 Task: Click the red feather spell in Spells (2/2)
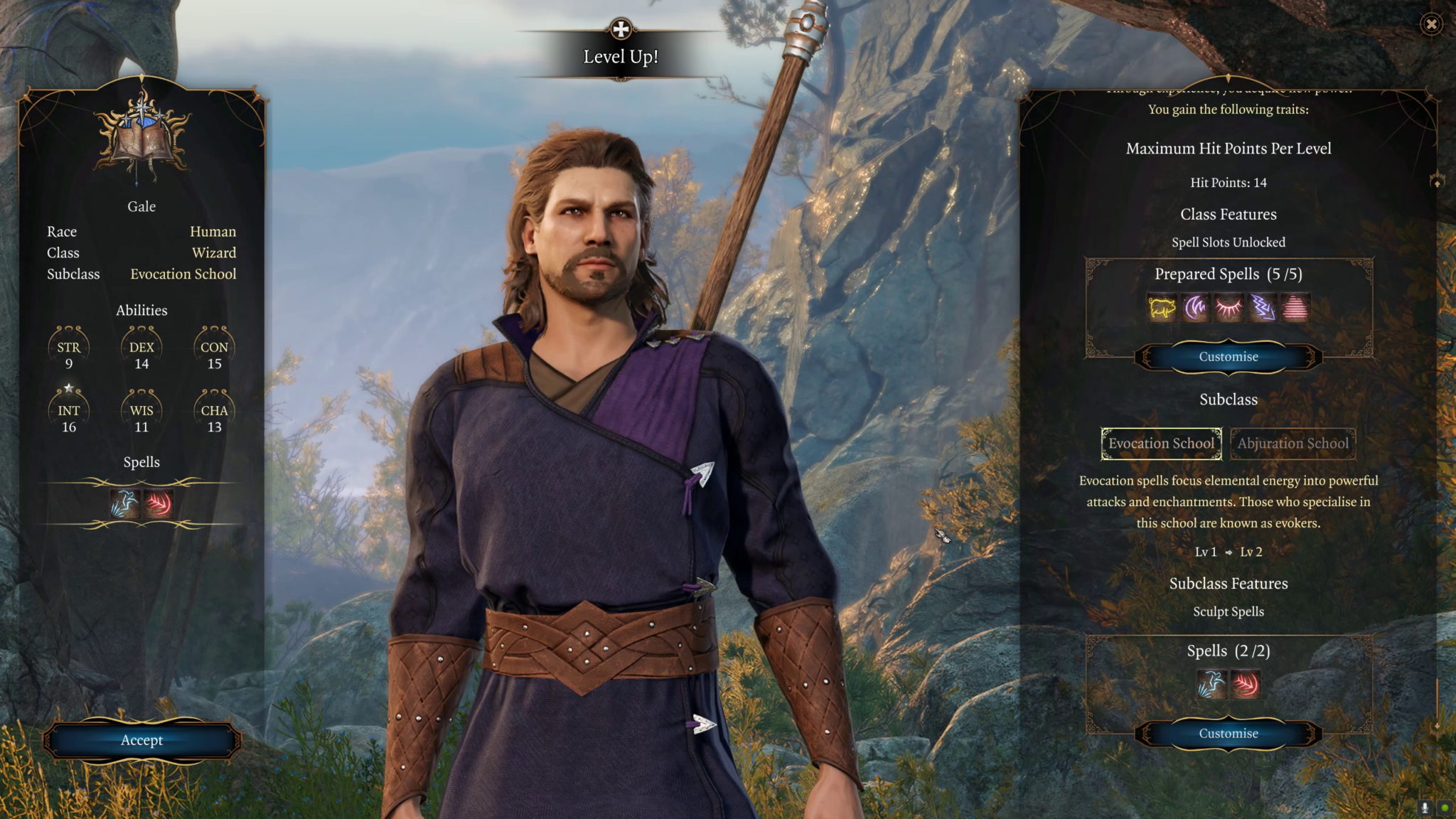(1246, 685)
